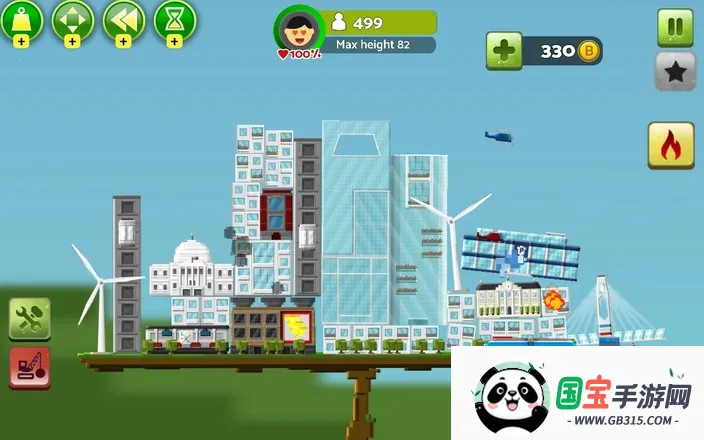Image resolution: width=704 pixels, height=440 pixels.
Task: Tap the green plus to add coins
Action: (504, 51)
